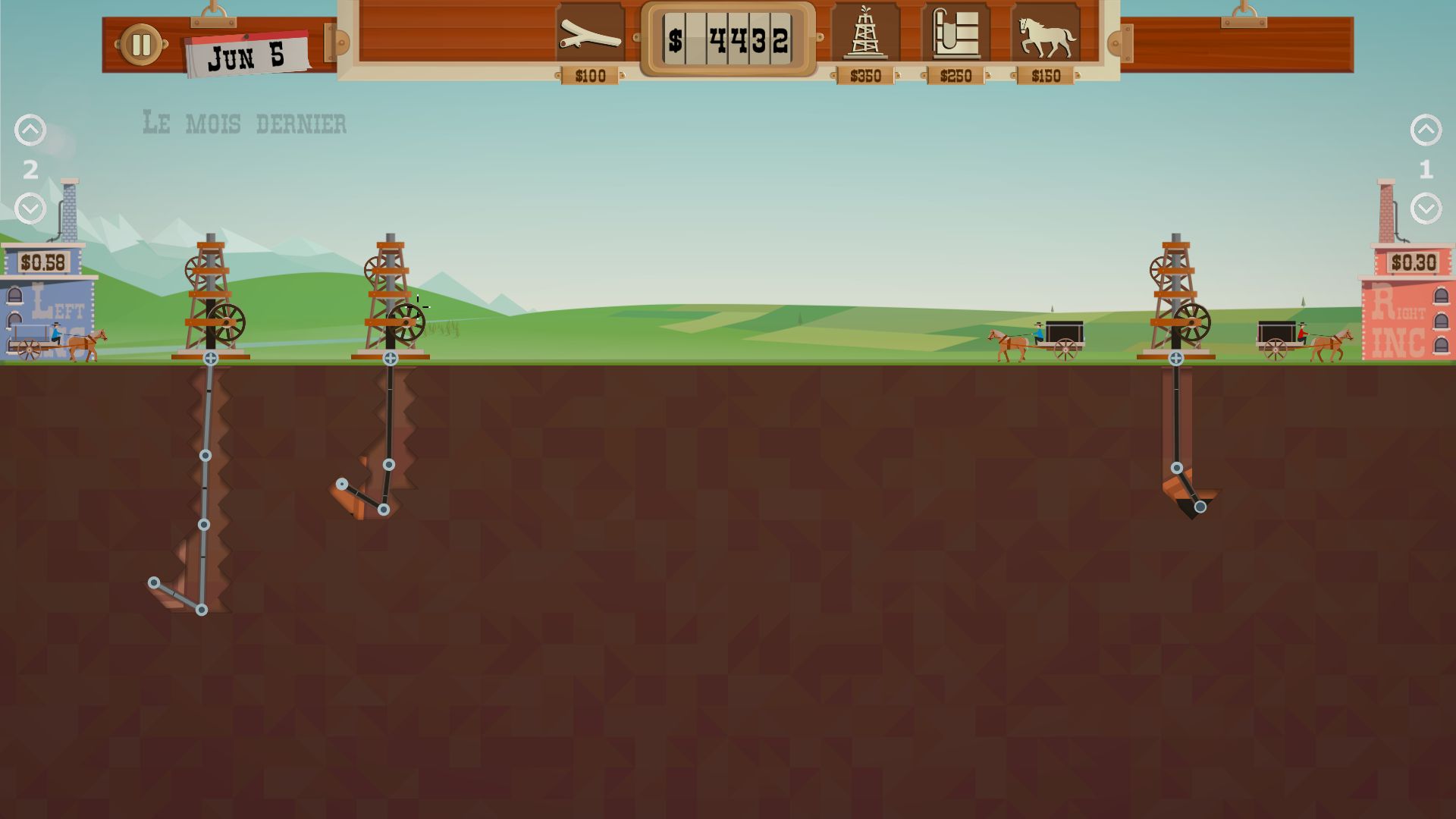The image size is (1456, 819).
Task: Buy the $100 dowsing branch
Action: 590,34
